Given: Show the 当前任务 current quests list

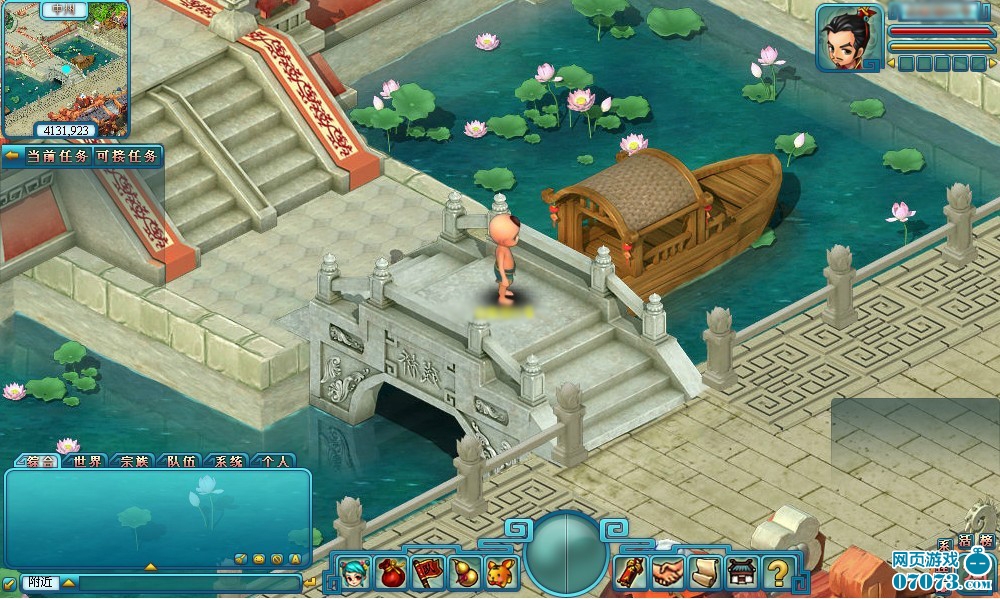Looking at the screenshot, I should tap(55, 157).
